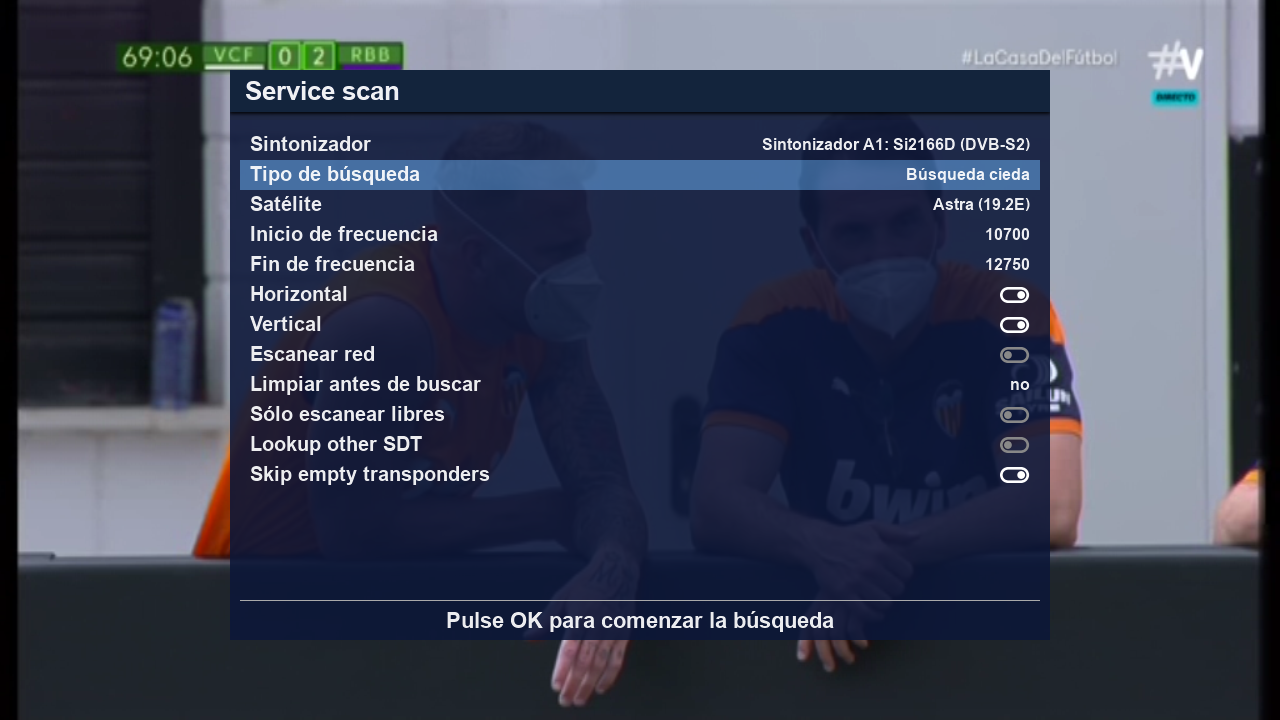Enable the Escanear red switch

(1014, 355)
